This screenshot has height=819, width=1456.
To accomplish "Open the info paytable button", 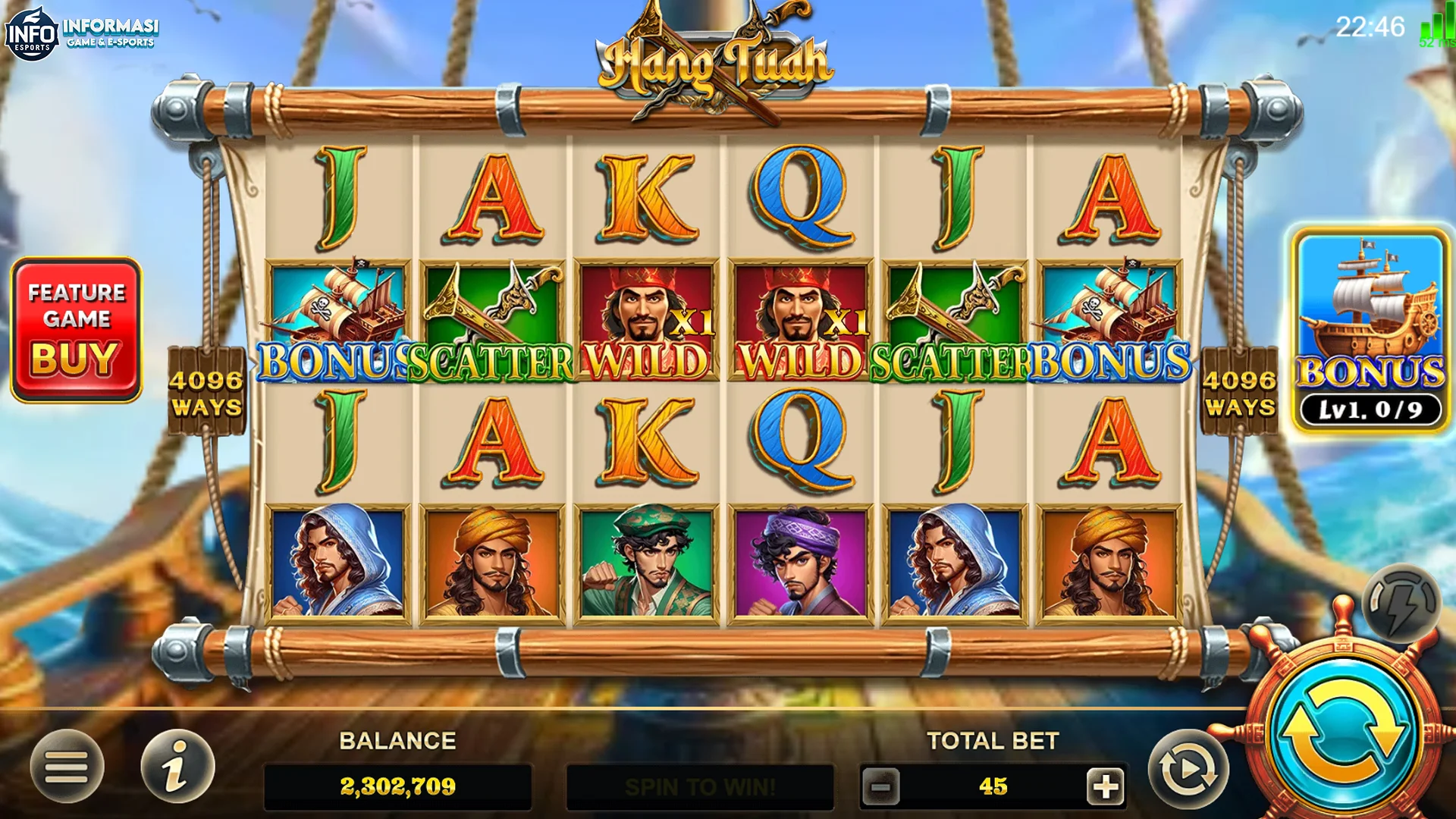I will [177, 767].
